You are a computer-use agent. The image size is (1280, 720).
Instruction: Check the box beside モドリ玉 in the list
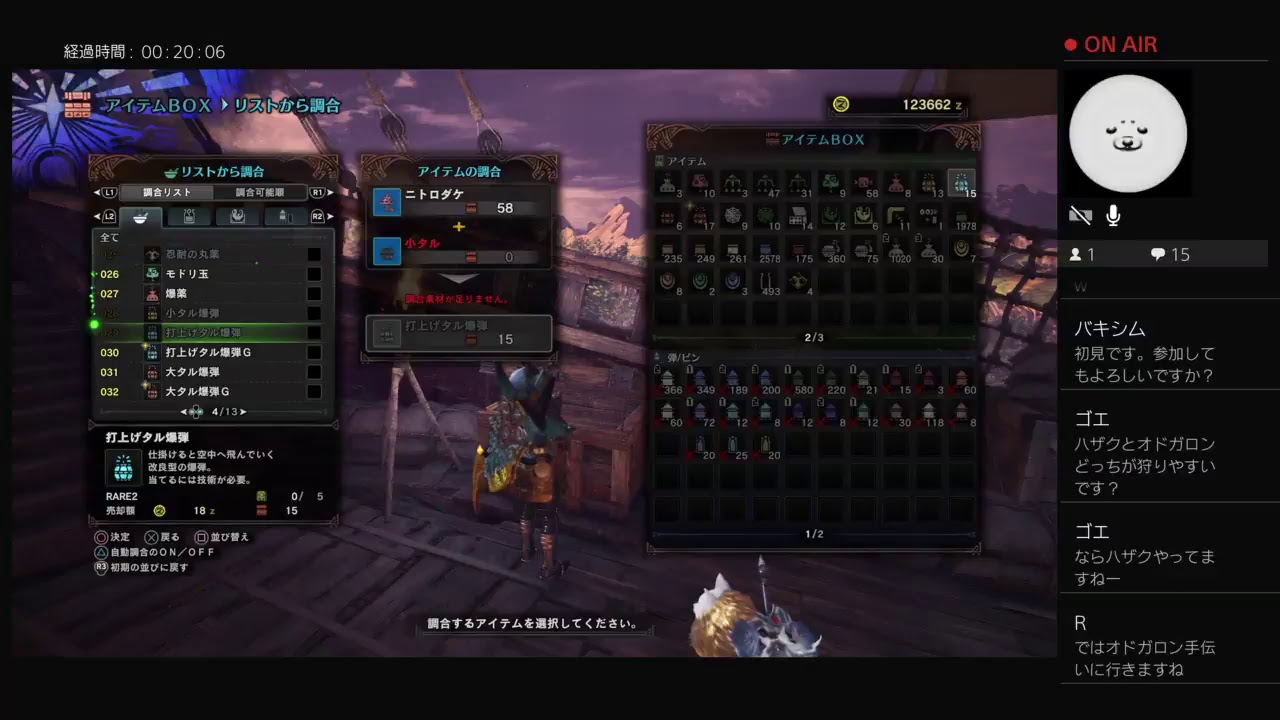315,274
